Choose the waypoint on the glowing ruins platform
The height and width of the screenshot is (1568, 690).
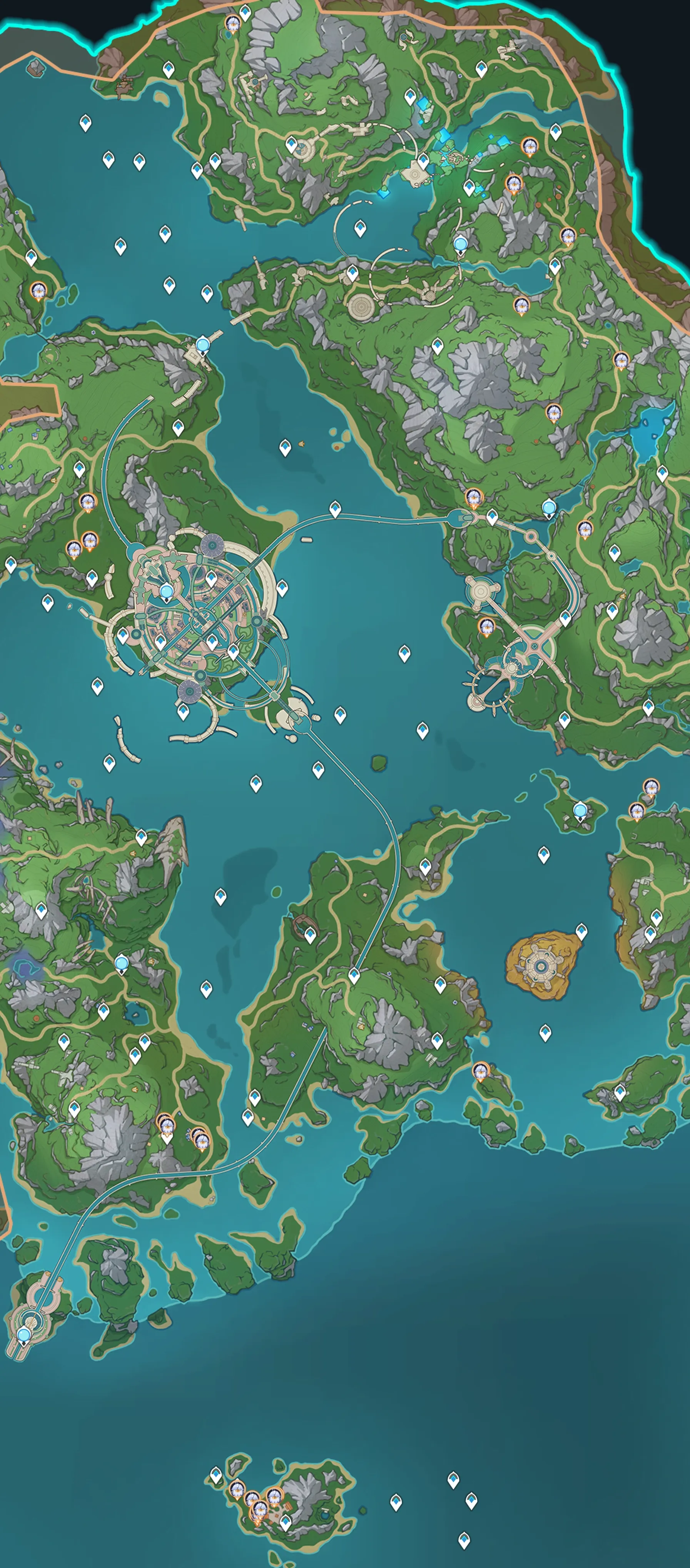[x=423, y=161]
